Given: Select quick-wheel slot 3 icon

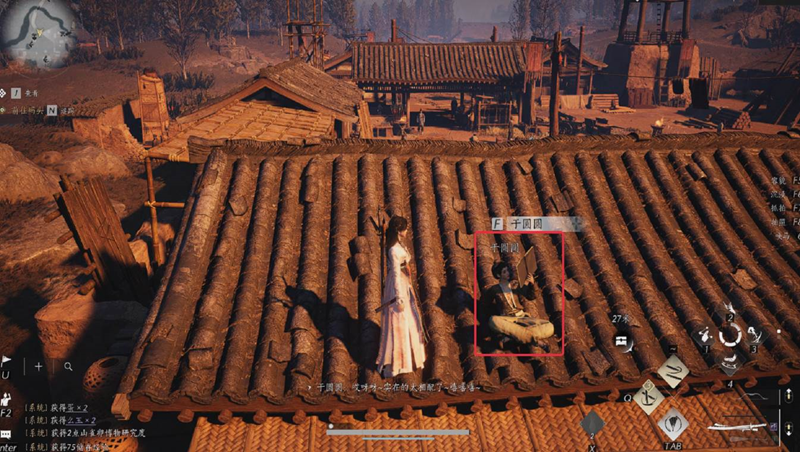Looking at the screenshot, I should (x=754, y=337).
